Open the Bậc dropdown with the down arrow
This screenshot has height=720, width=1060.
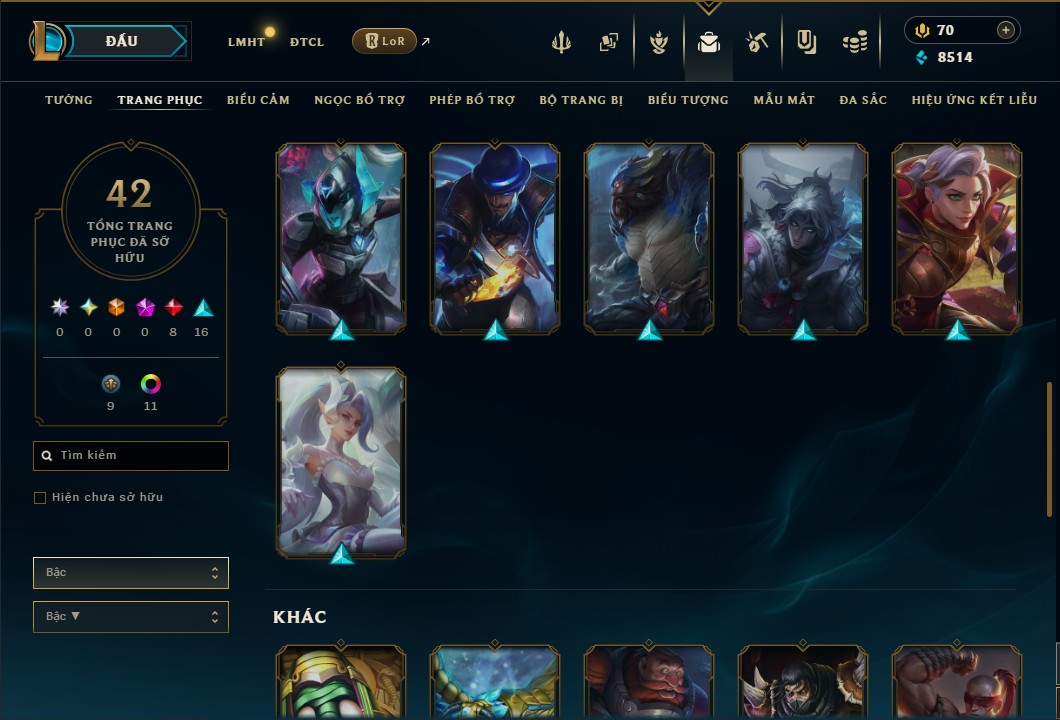[x=131, y=617]
